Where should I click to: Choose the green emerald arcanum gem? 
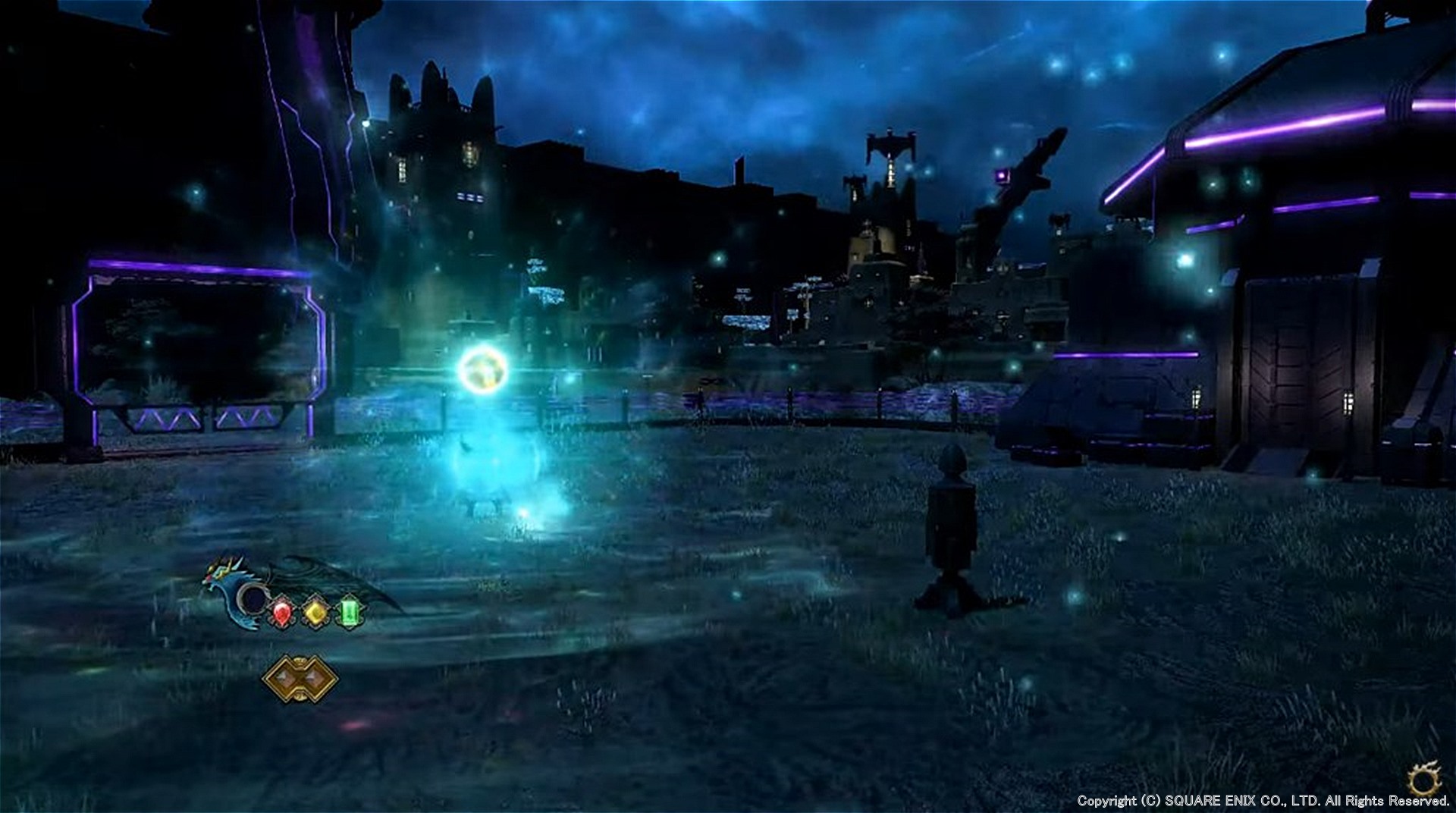click(x=350, y=611)
